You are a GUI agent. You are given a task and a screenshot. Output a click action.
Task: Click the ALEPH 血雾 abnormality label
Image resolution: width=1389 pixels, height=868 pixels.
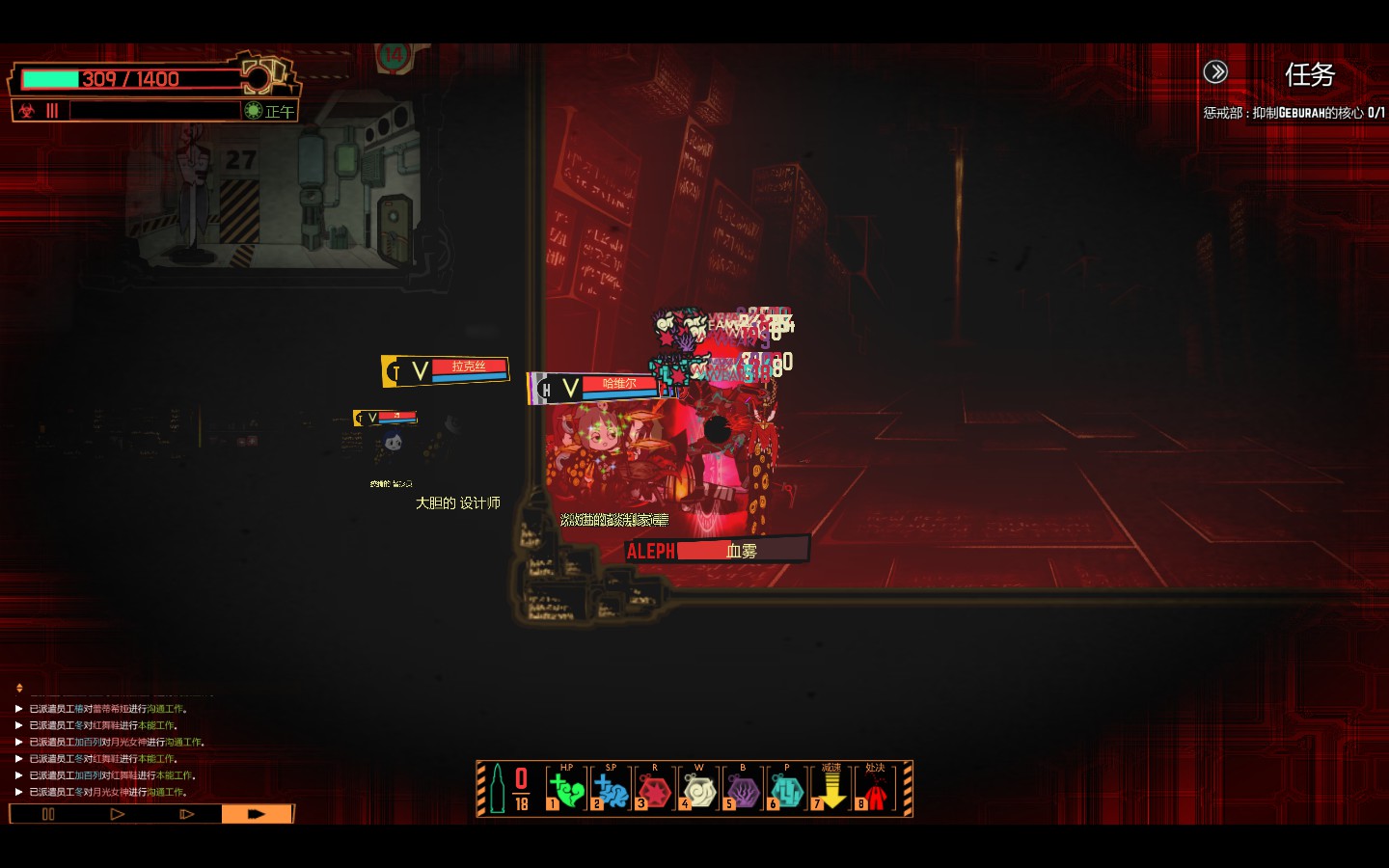tap(717, 551)
